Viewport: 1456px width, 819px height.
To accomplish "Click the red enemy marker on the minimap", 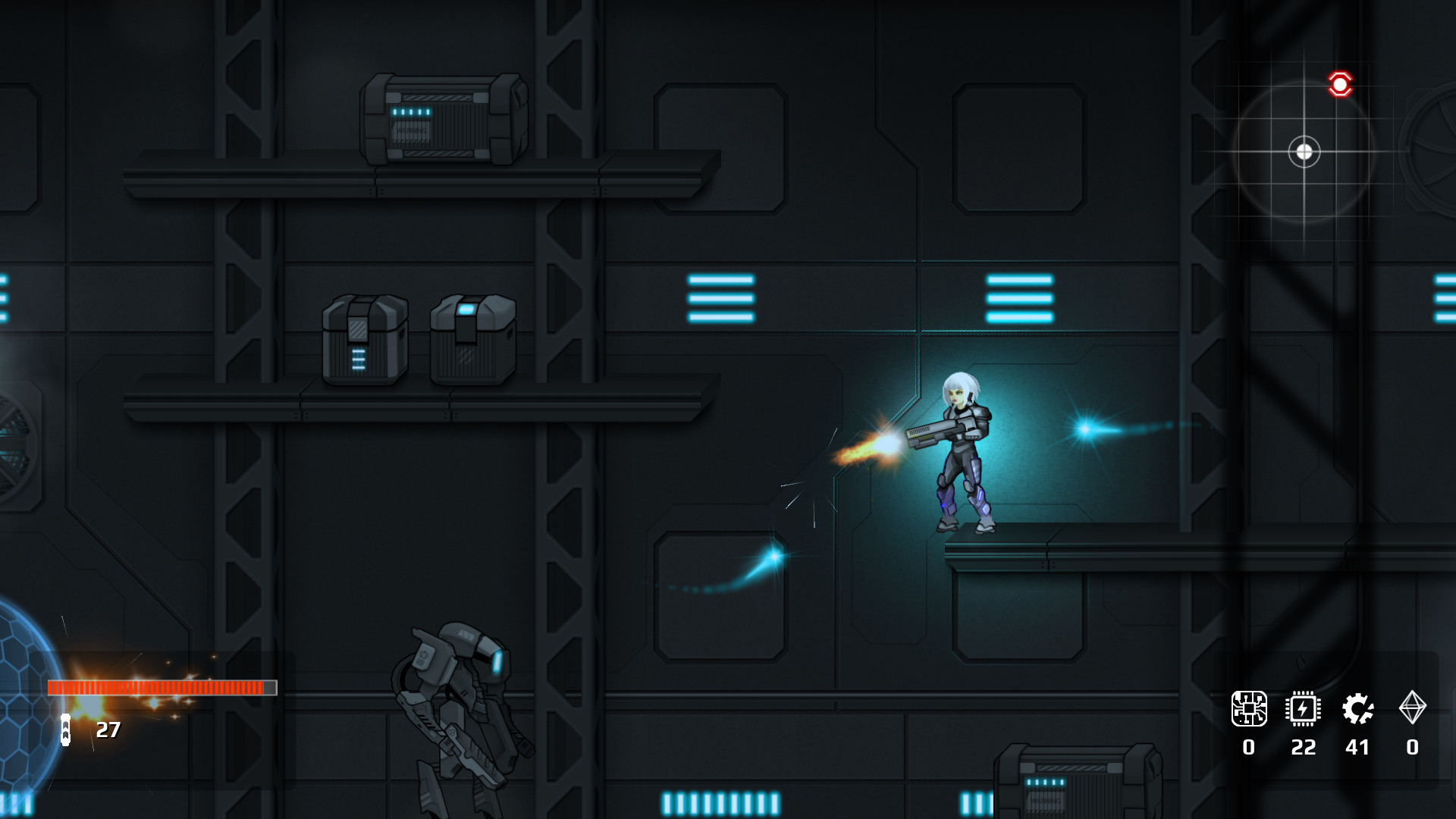I will tap(1341, 83).
